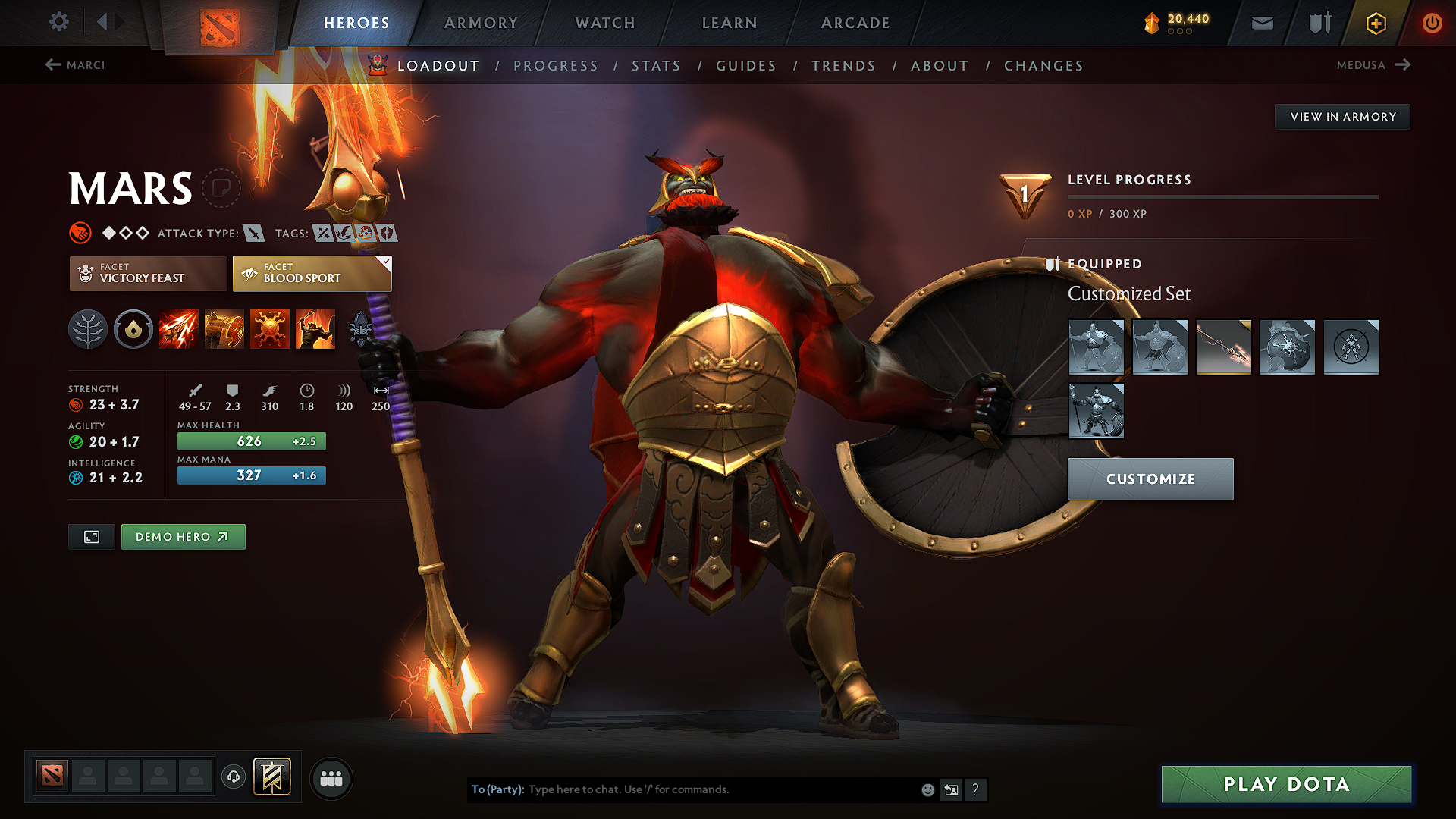Select the Victory Feast facet

point(147,273)
